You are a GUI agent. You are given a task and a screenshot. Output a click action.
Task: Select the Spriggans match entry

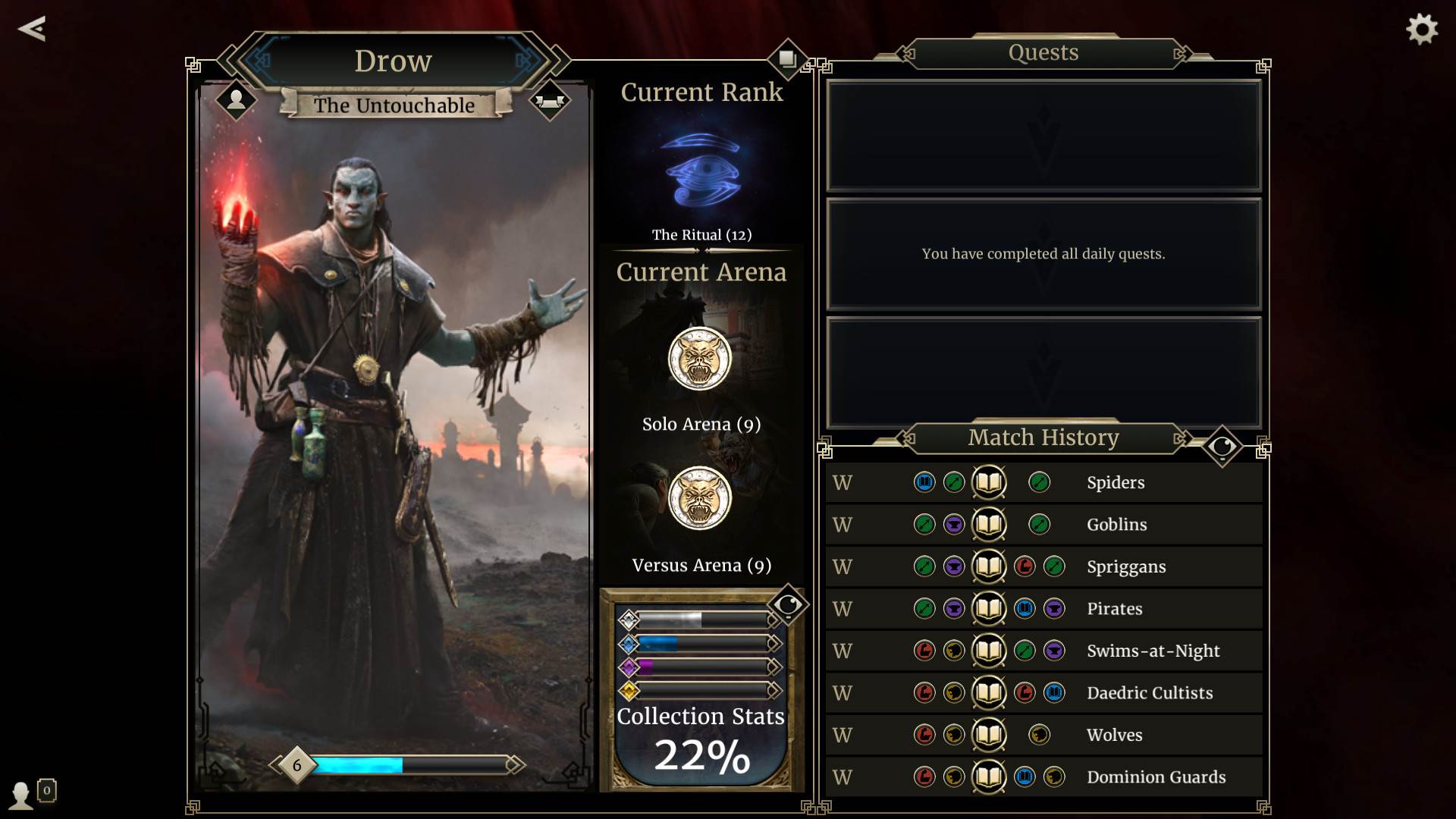1043,566
